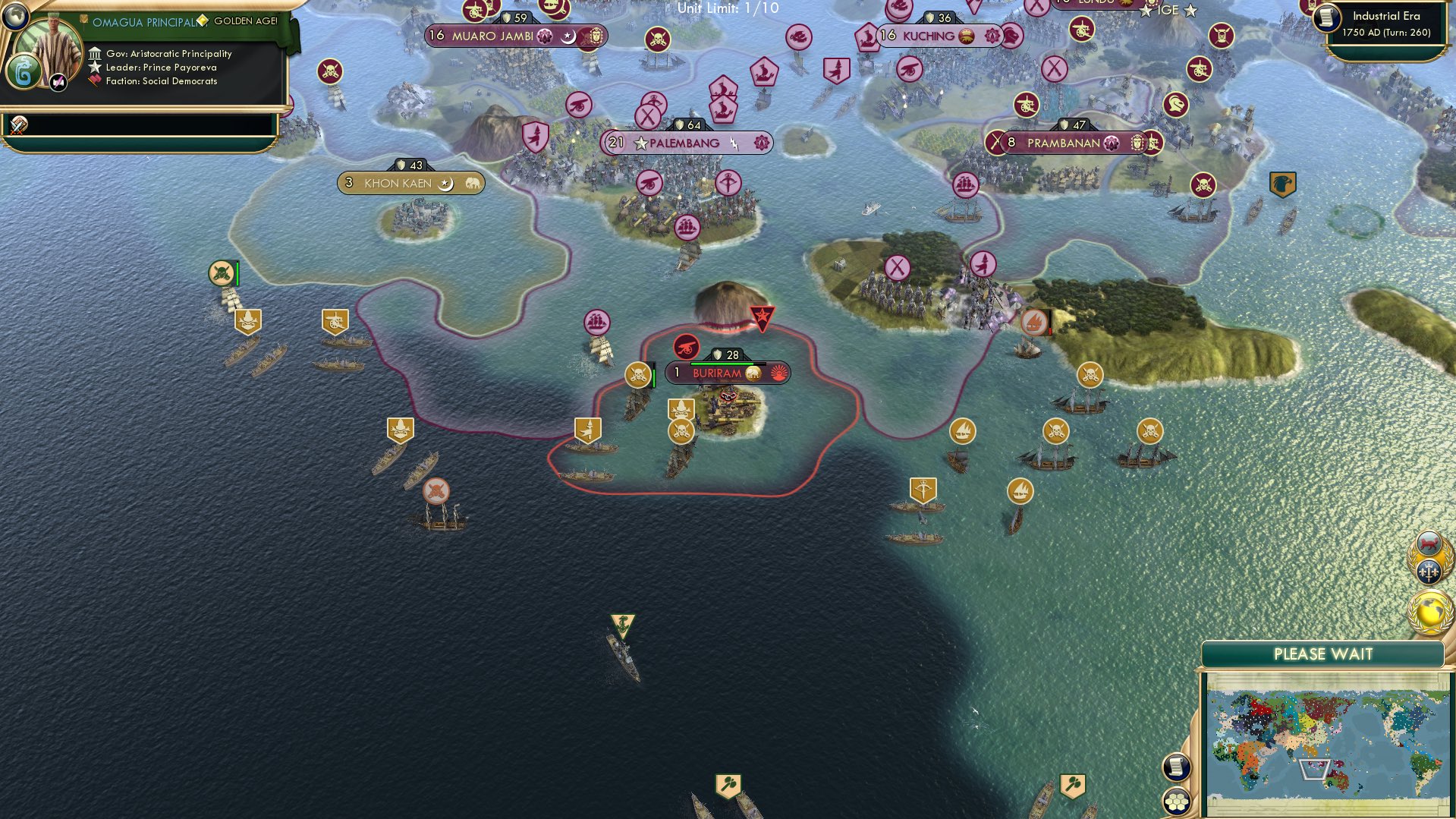The width and height of the screenshot is (1456, 819).
Task: Toggle the destroyer unit flag below Buriram
Action: (x=622, y=625)
